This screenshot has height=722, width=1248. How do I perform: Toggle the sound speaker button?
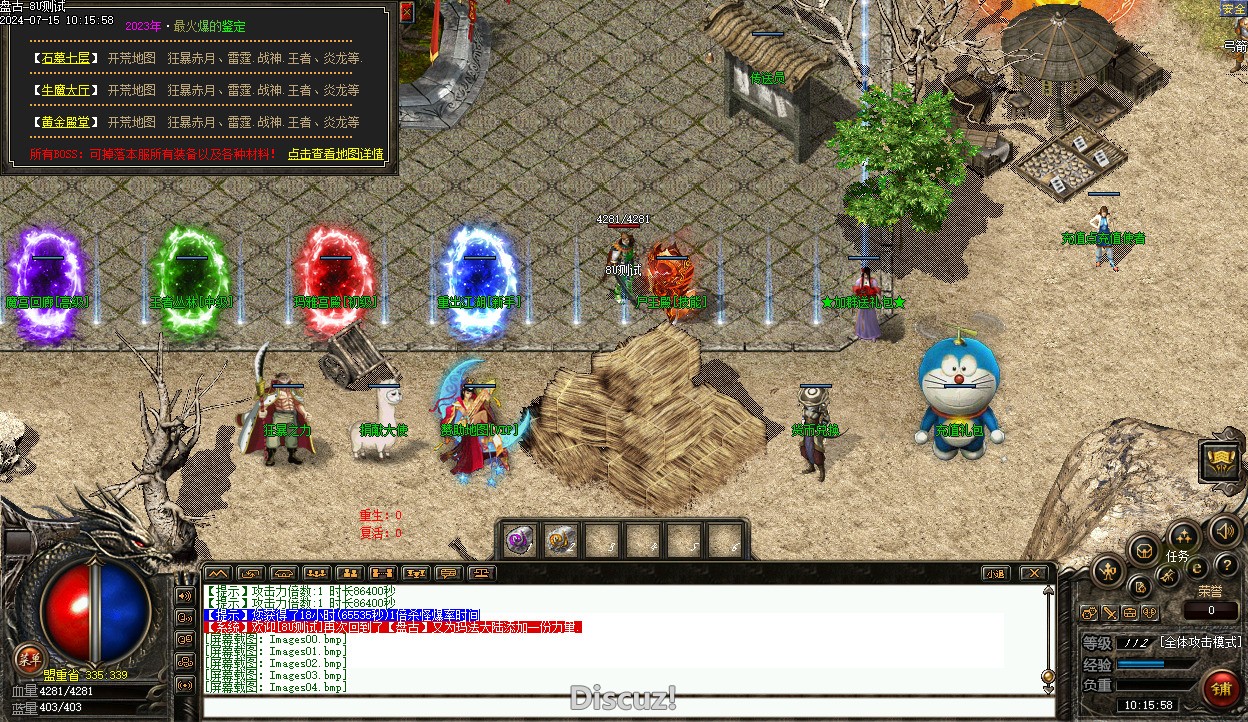pos(1224,530)
